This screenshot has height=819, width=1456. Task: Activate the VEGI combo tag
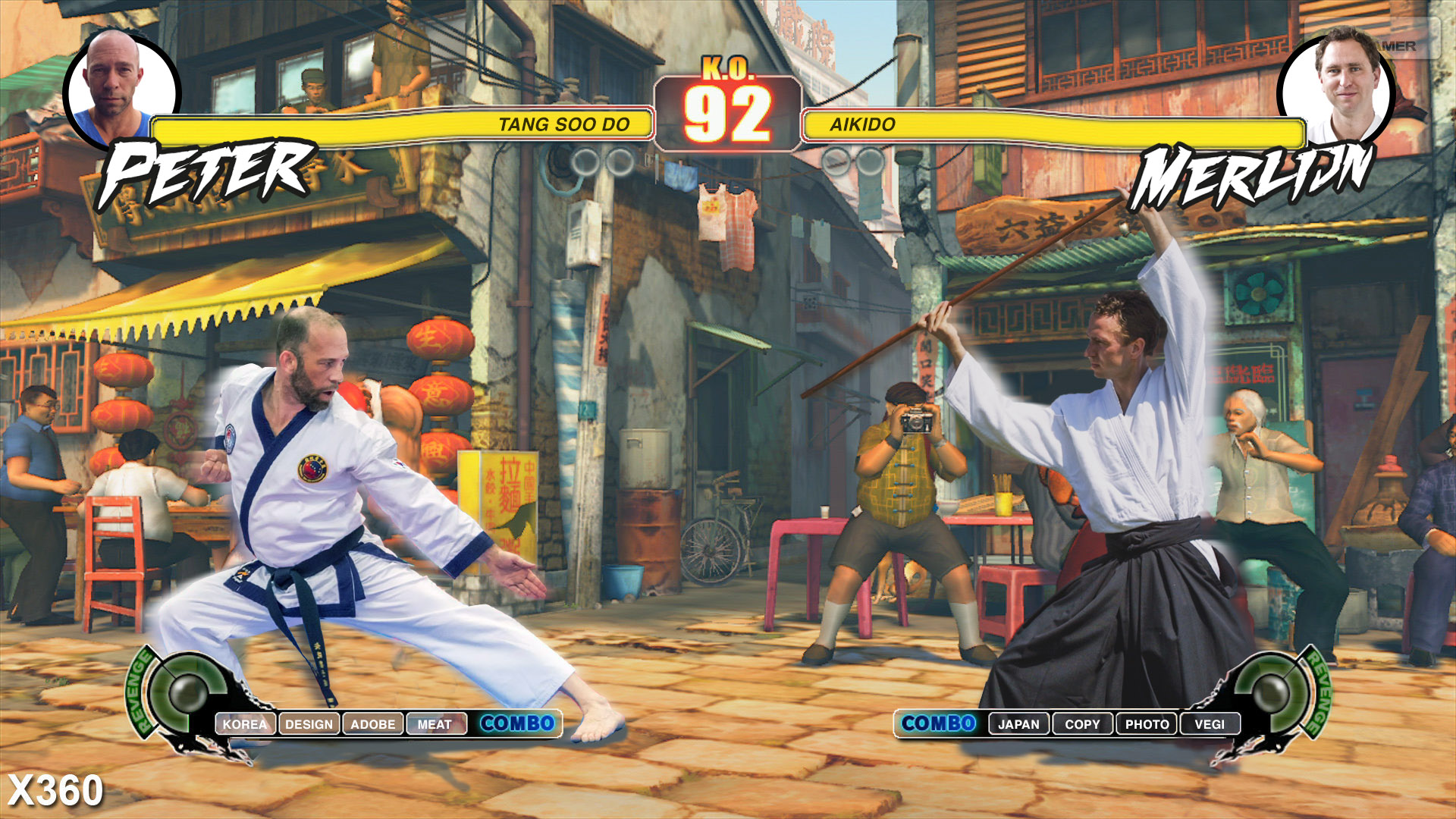pyautogui.click(x=1210, y=724)
